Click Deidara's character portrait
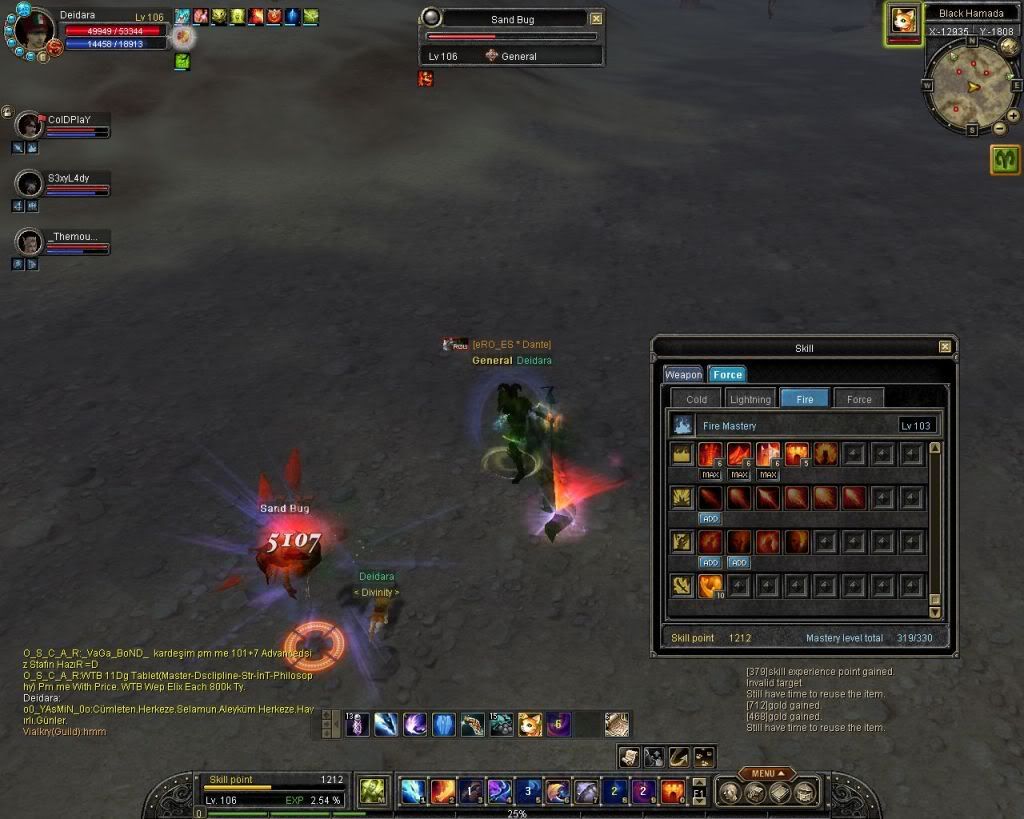This screenshot has height=819, width=1024. (35, 32)
